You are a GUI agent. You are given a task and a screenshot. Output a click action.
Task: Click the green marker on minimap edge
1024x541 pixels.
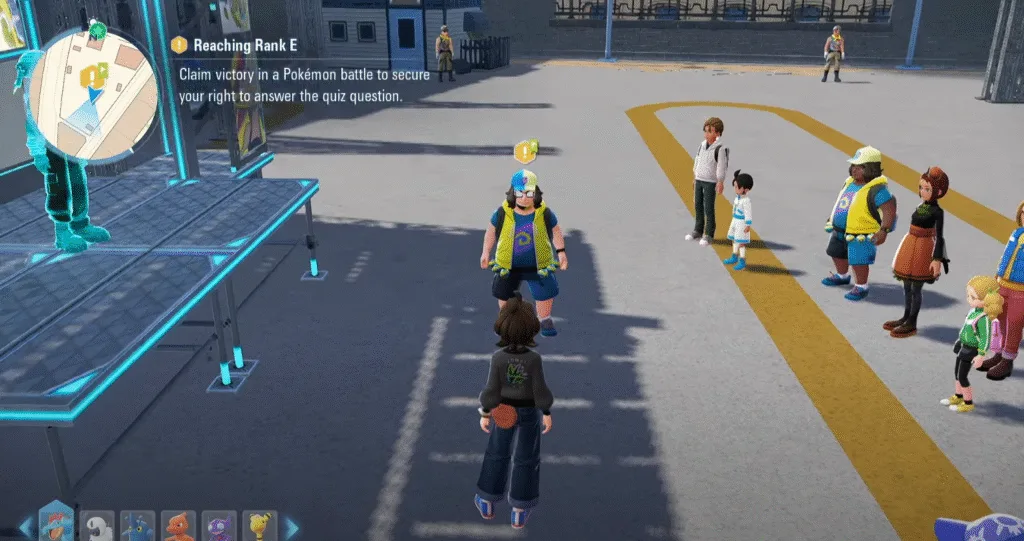click(x=96, y=30)
